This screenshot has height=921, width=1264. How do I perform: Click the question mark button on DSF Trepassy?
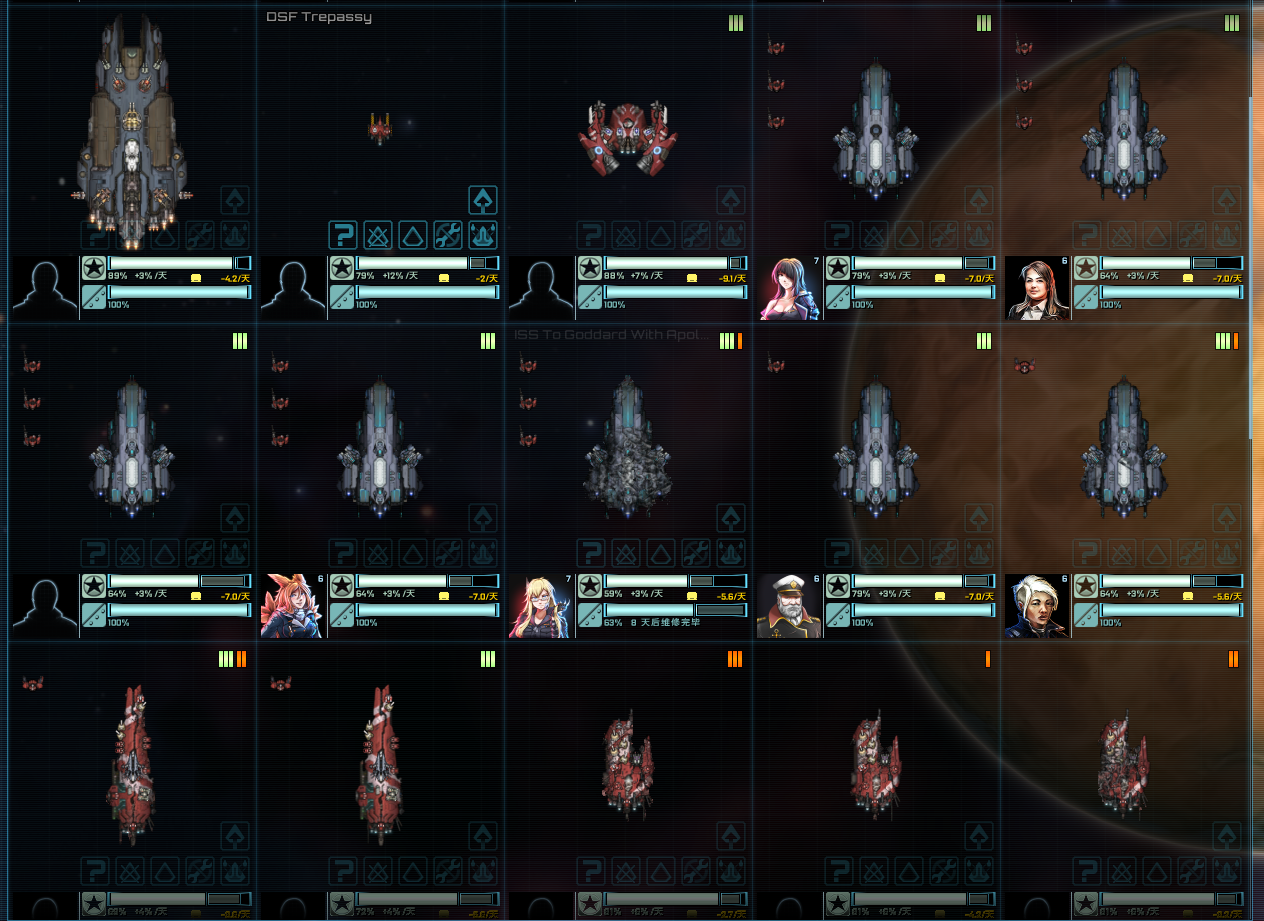[343, 236]
